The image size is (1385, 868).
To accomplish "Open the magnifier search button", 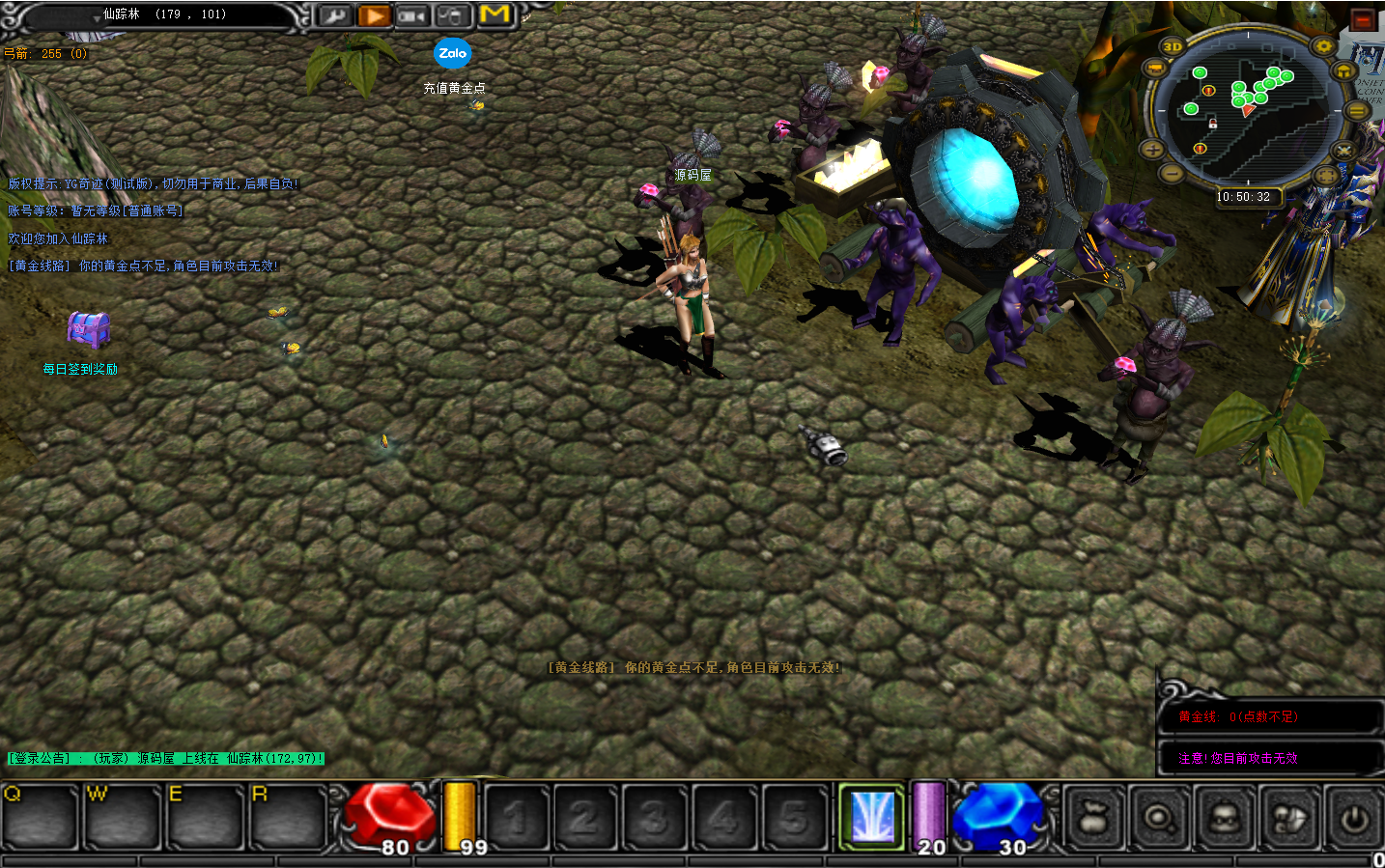I will point(1158,819).
